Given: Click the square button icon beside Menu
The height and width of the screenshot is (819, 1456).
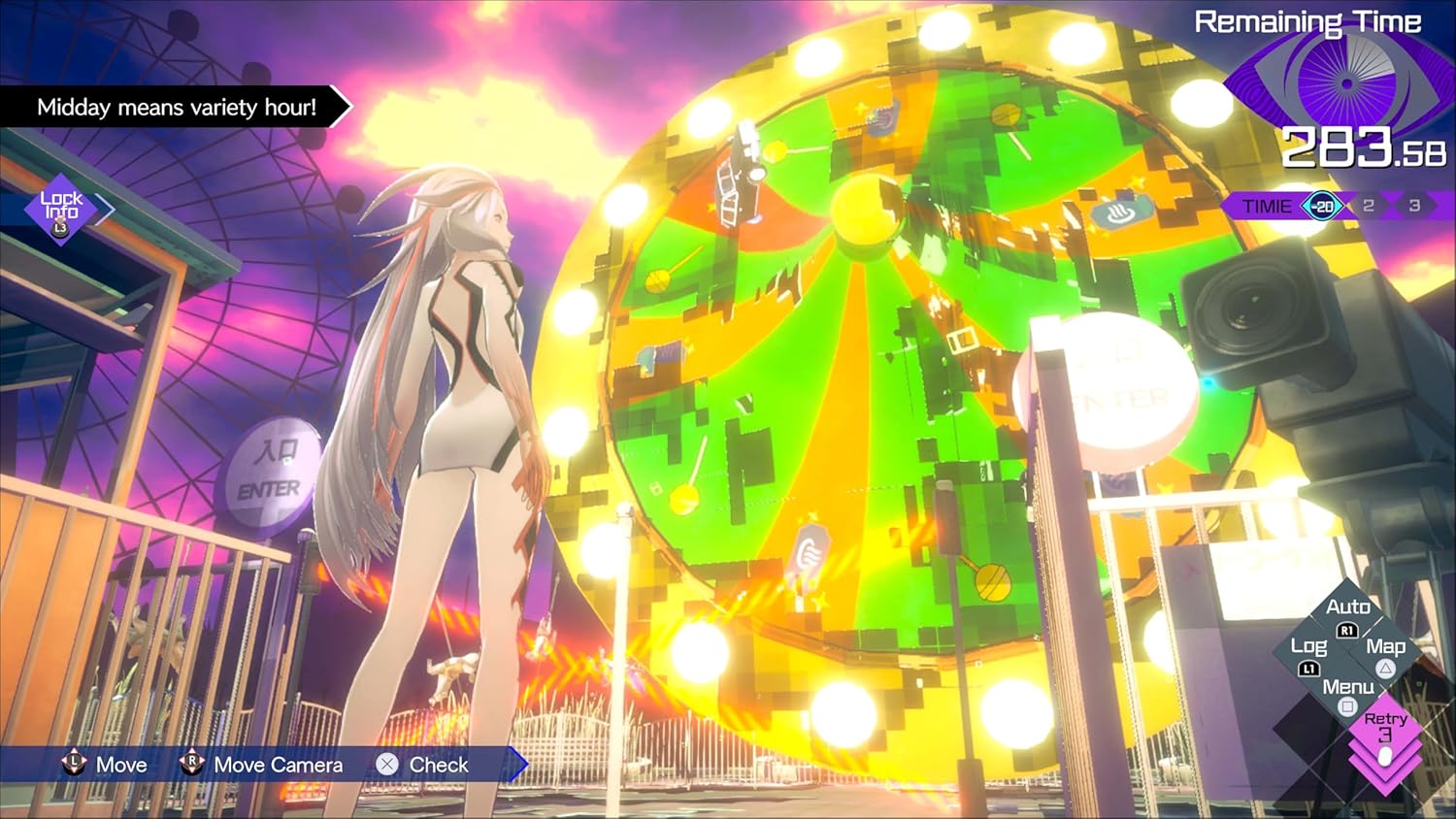Looking at the screenshot, I should pos(1346,708).
